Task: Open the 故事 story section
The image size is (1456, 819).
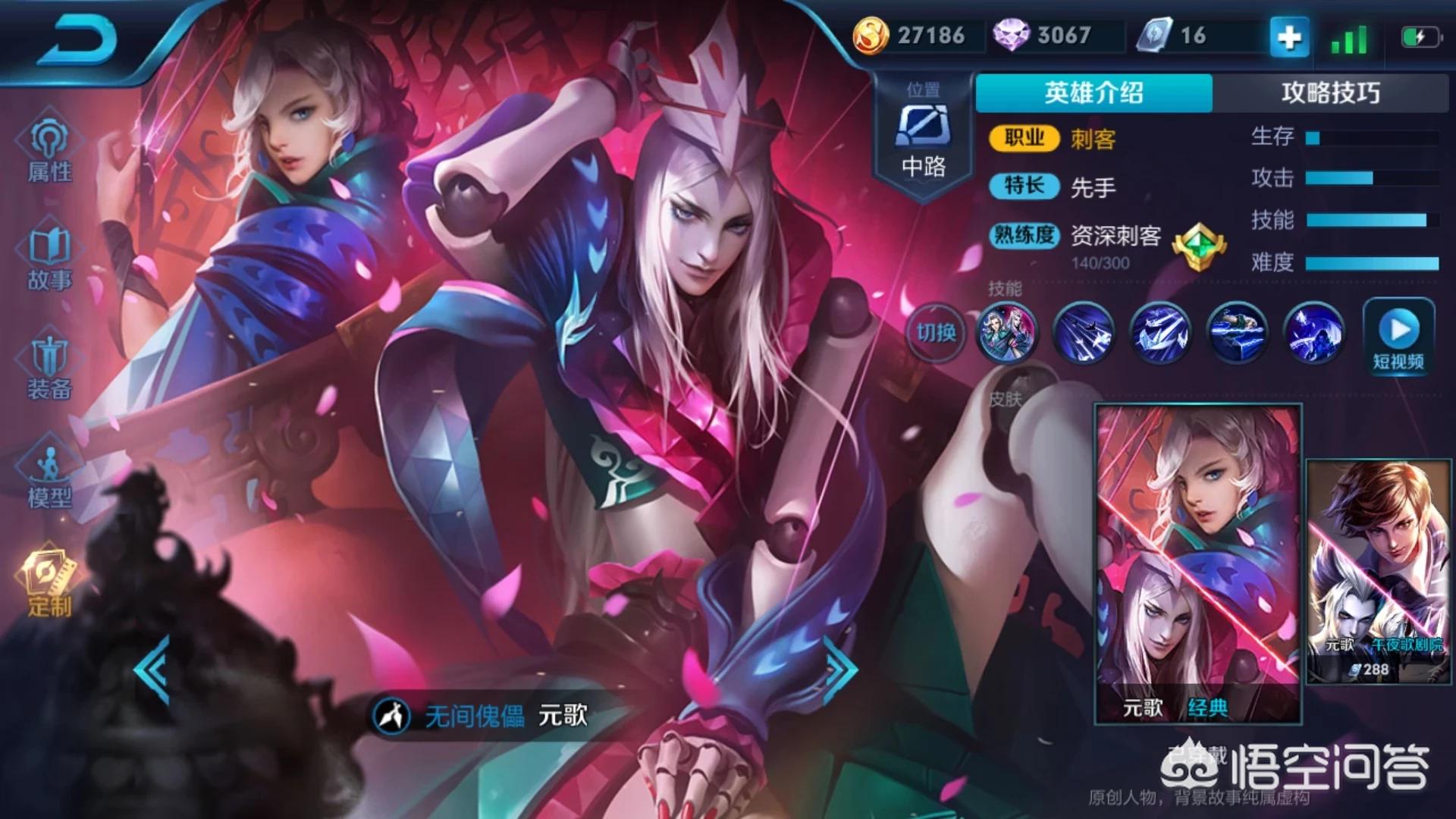Action: [50, 259]
